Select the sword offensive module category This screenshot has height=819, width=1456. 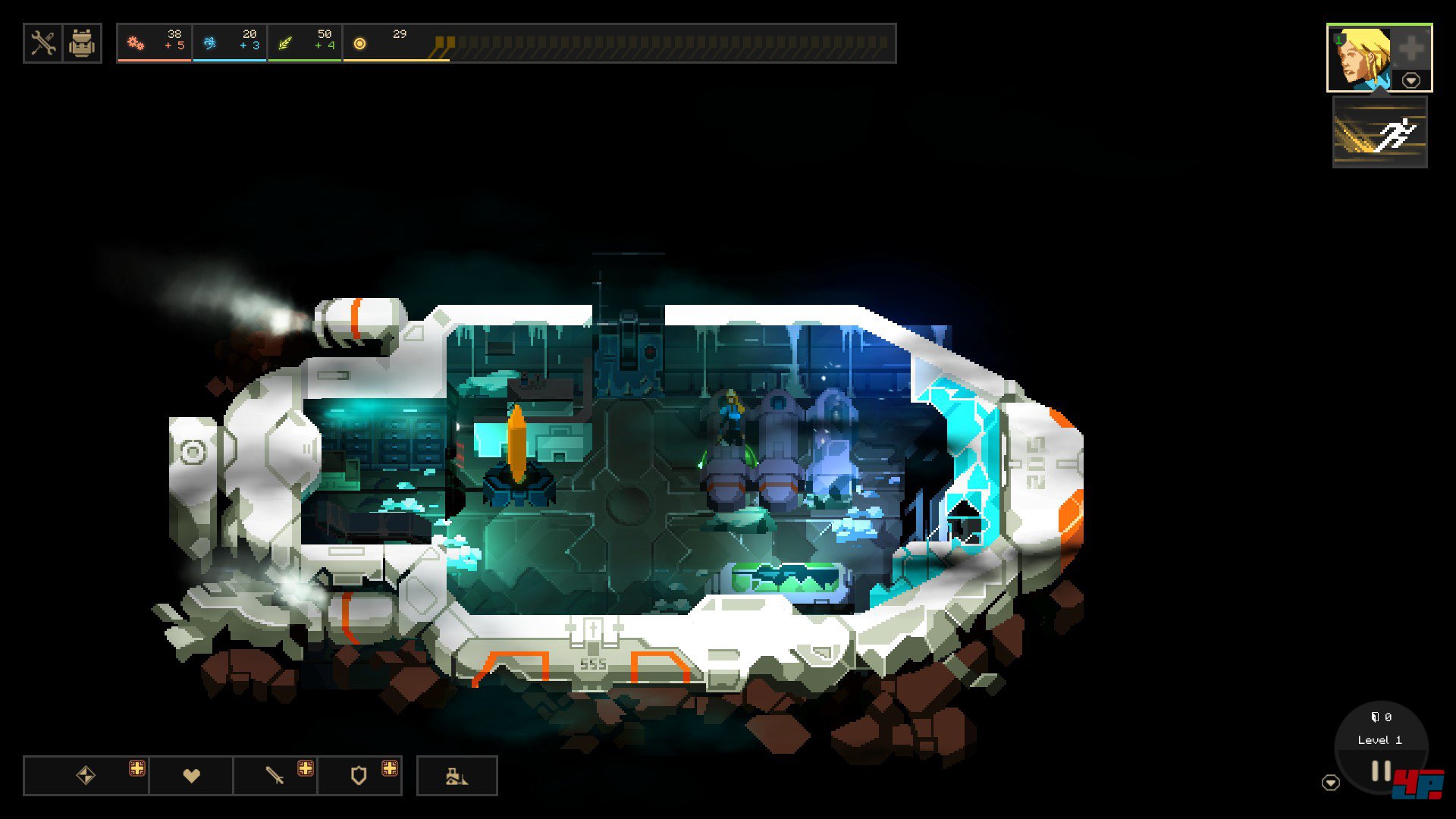(275, 775)
